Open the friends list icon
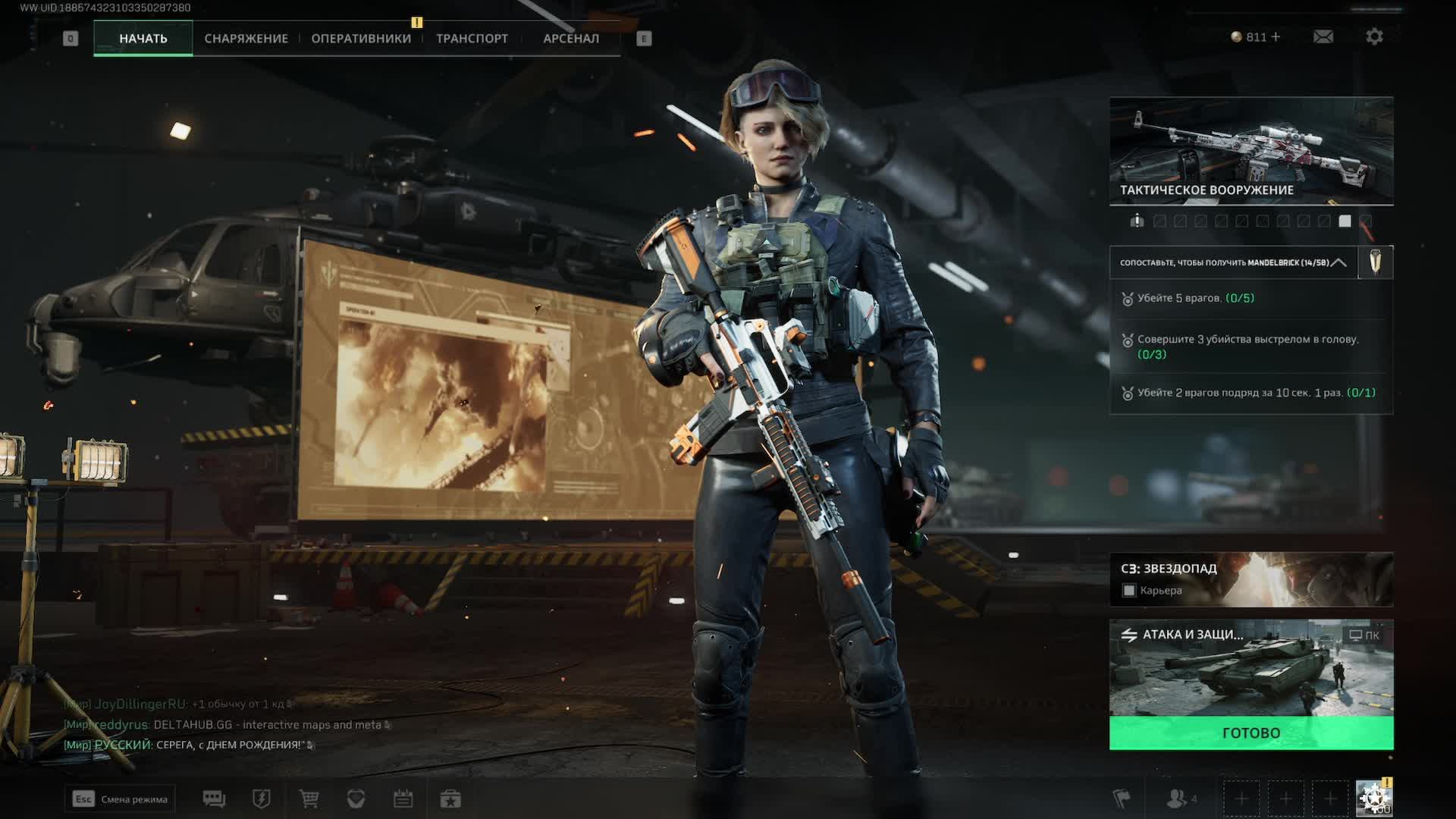The height and width of the screenshot is (819, 1456). tap(1178, 799)
